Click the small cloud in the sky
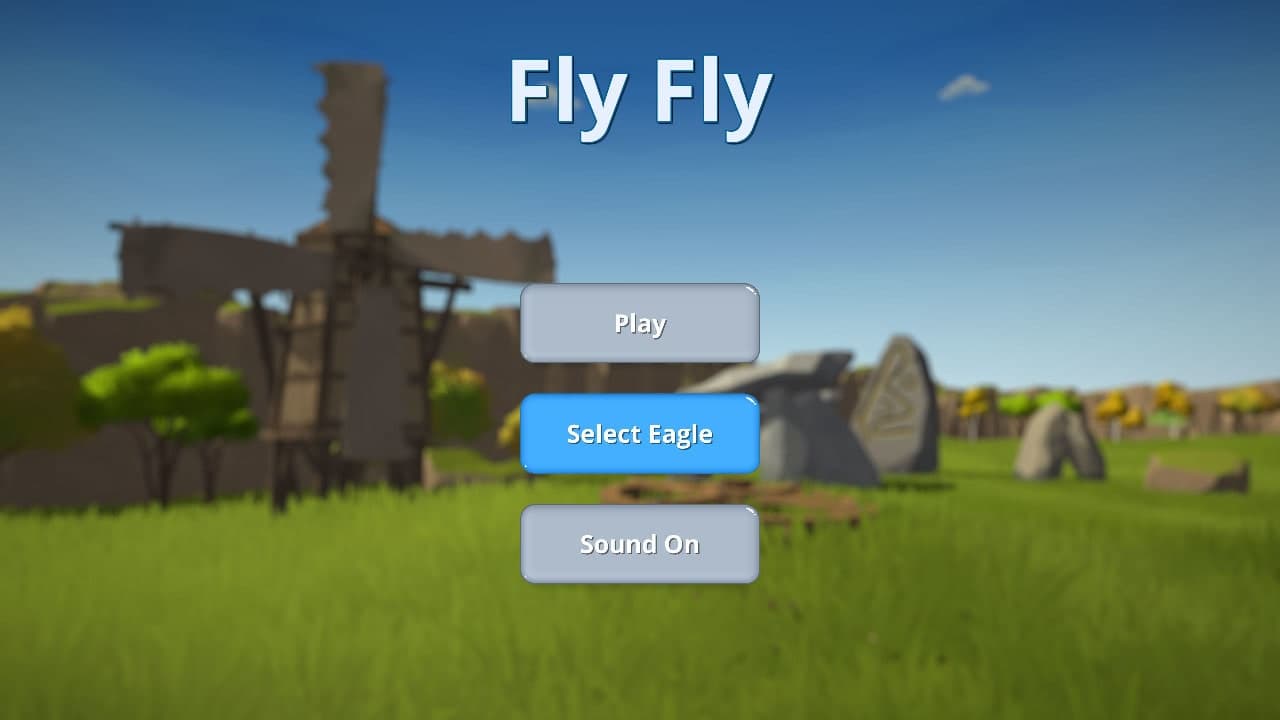This screenshot has width=1280, height=720. point(963,88)
